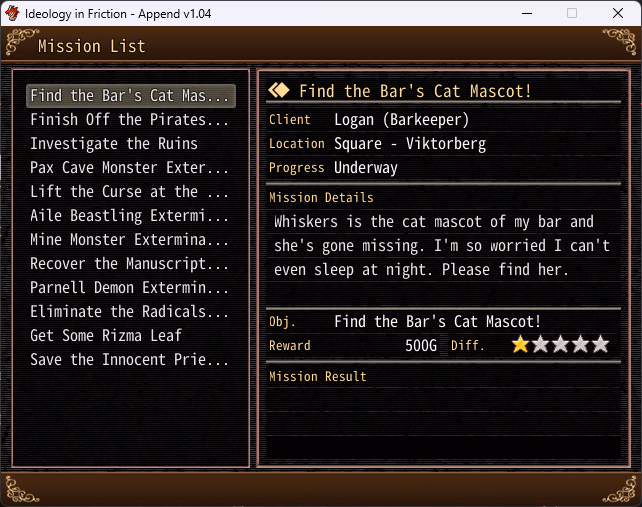This screenshot has width=642, height=507.
Task: View the Lift the Curse mission
Action: coord(130,192)
